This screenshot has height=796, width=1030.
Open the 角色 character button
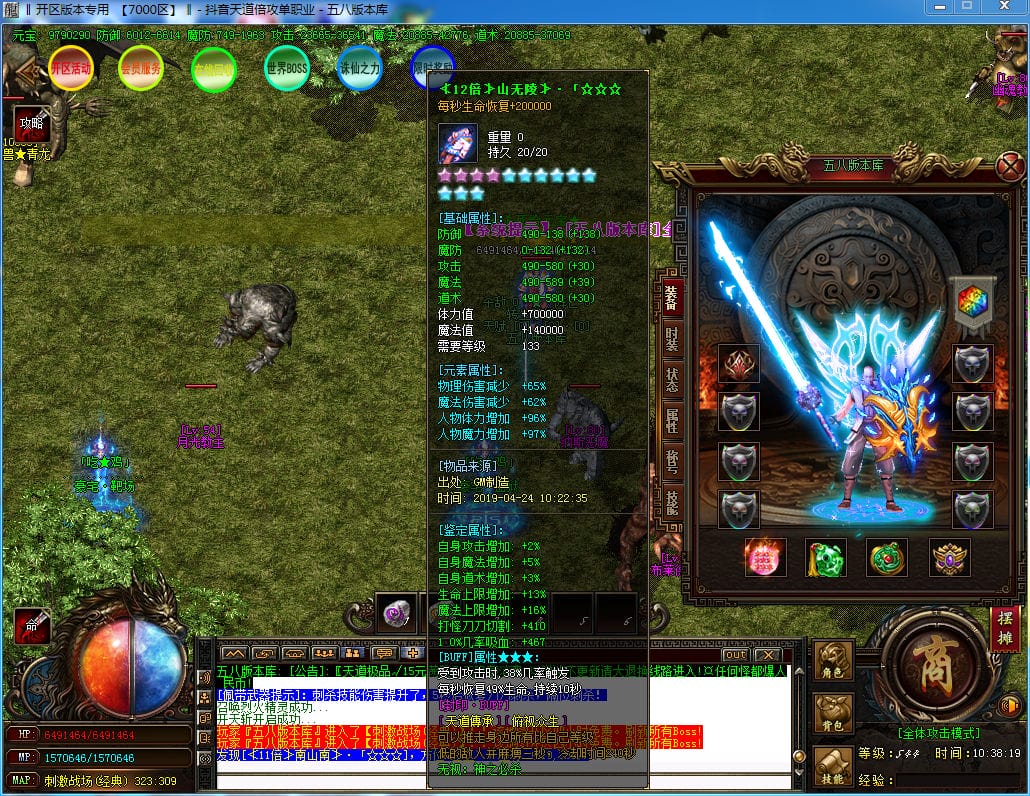point(833,661)
